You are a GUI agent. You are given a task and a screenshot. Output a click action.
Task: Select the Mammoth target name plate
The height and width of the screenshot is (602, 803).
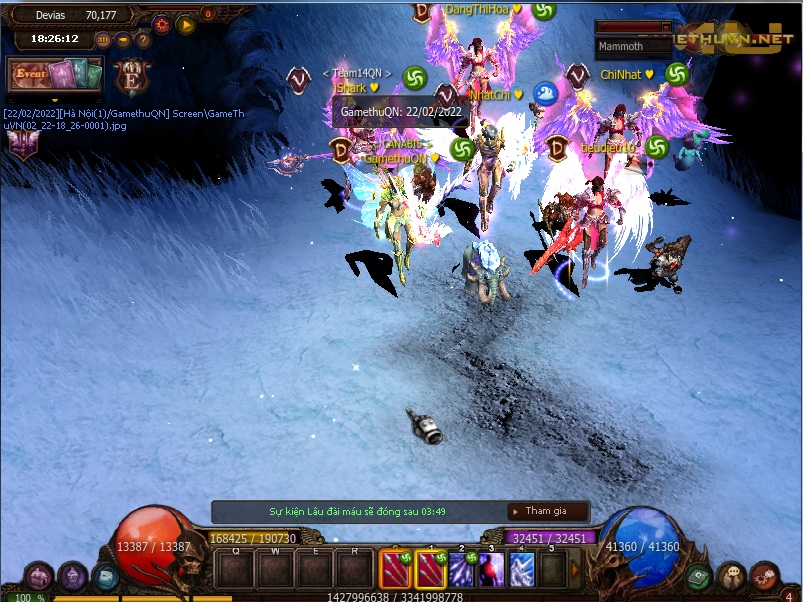[633, 45]
